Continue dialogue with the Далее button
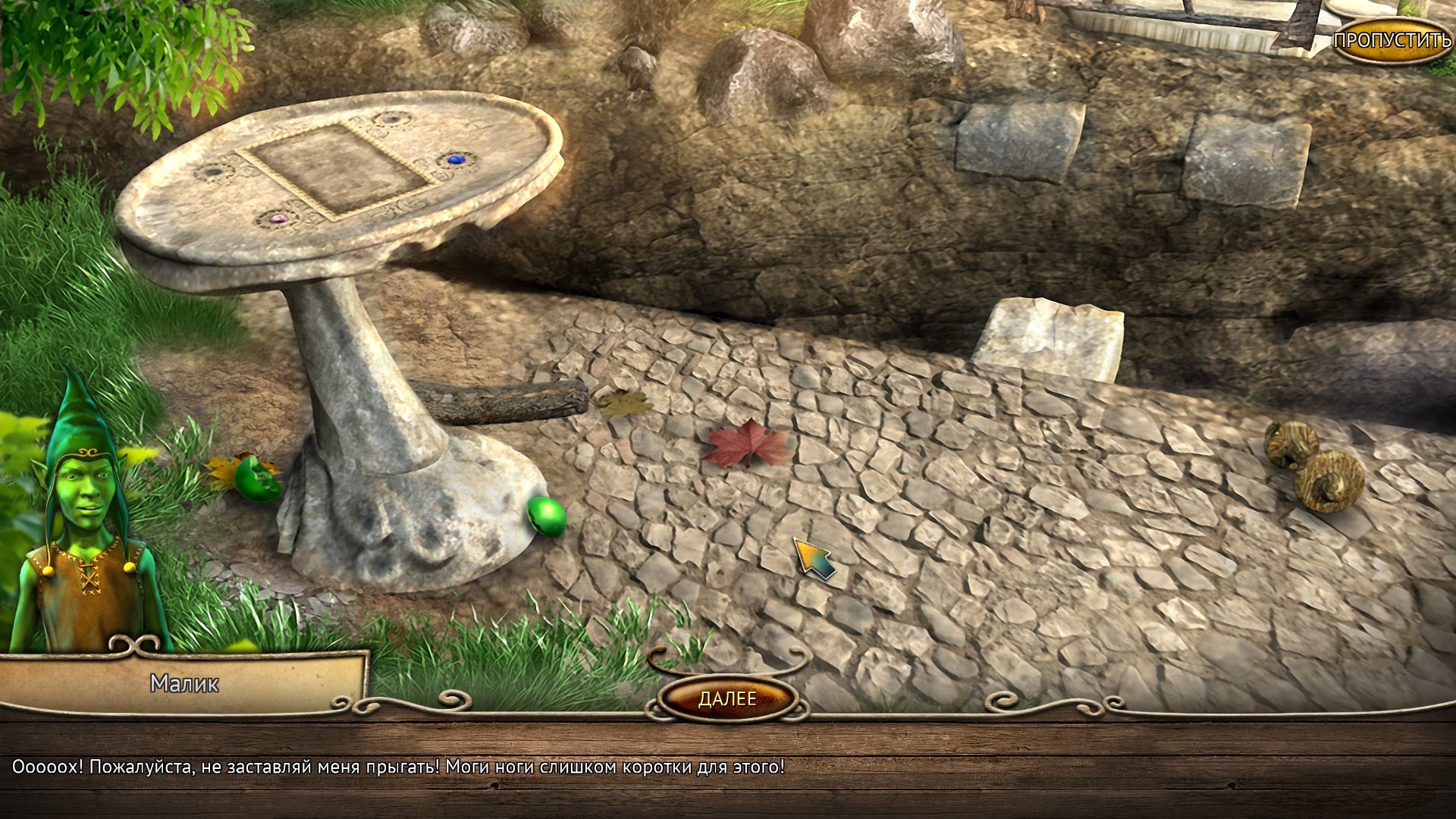 click(x=727, y=698)
